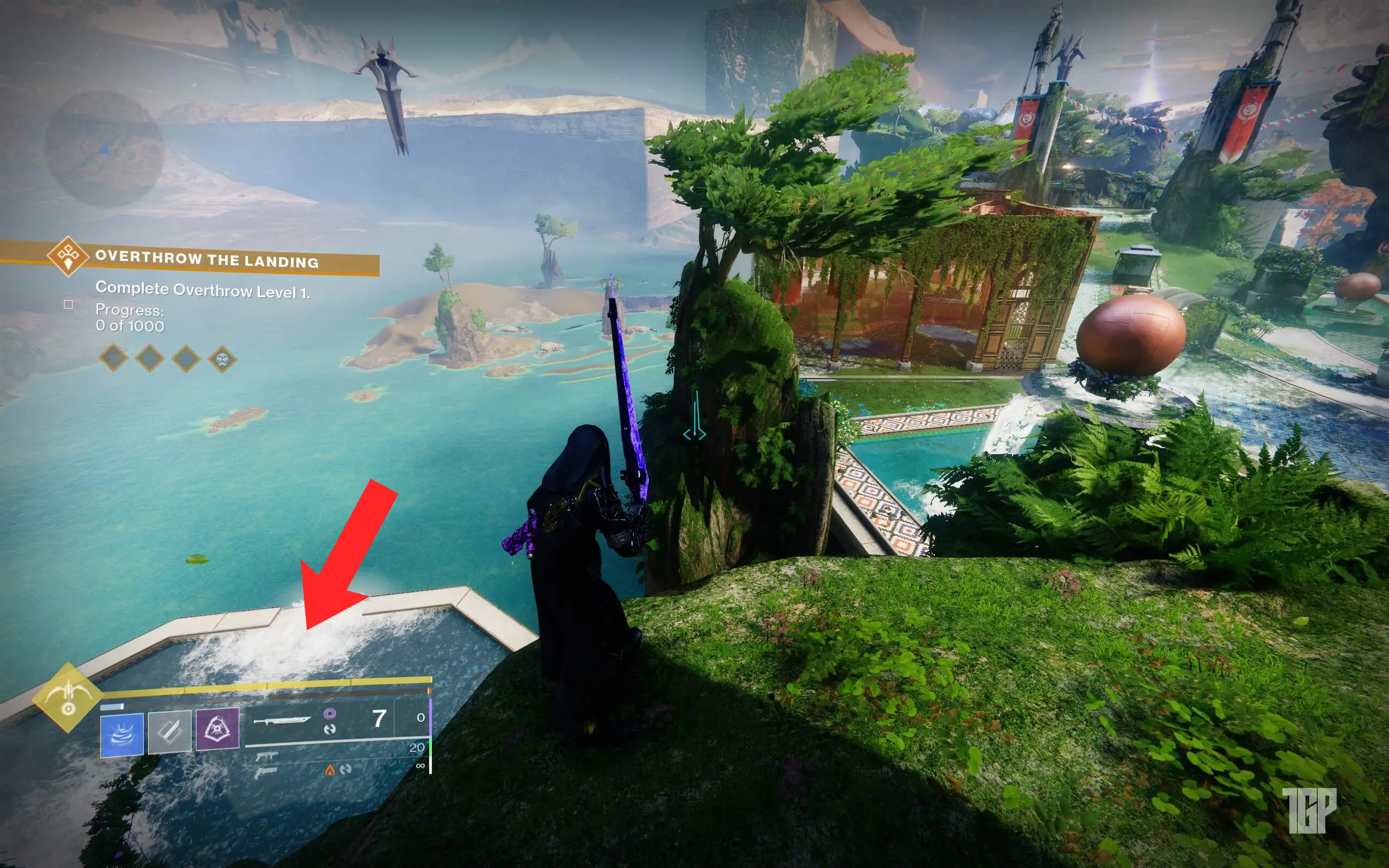Toggle the checkbox beside the Progress objective
Screen dimensions: 1389x868
click(68, 305)
